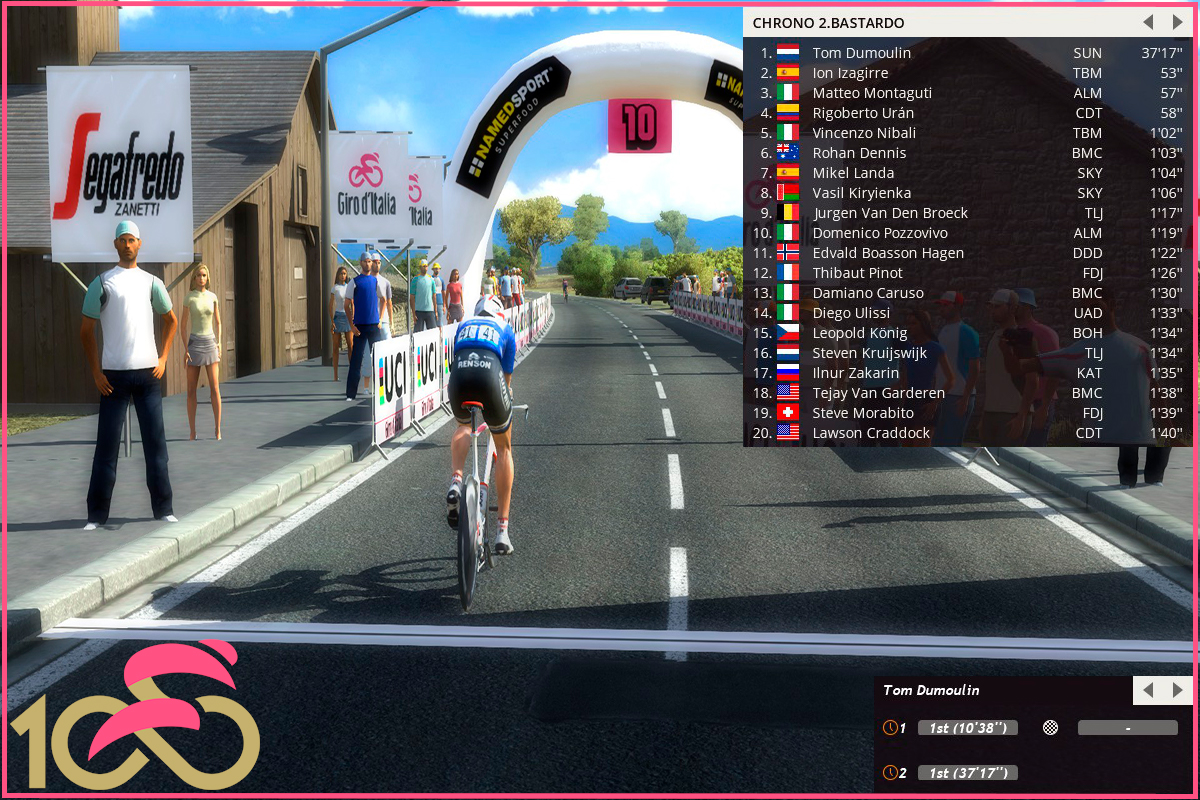Select Steven Kruijswijk's standings row
The height and width of the screenshot is (800, 1200).
[x=869, y=353]
